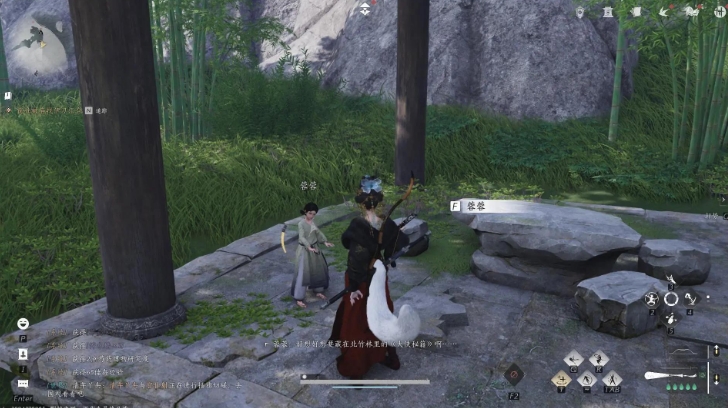Open the horse icon in the top bar
728x408 pixels.
(x=691, y=12)
